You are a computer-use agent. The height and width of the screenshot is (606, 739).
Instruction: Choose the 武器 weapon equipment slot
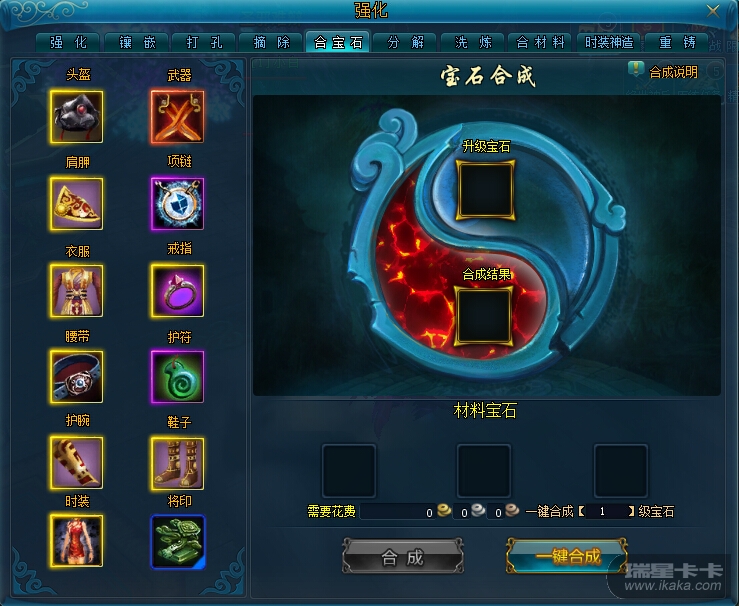[x=177, y=117]
